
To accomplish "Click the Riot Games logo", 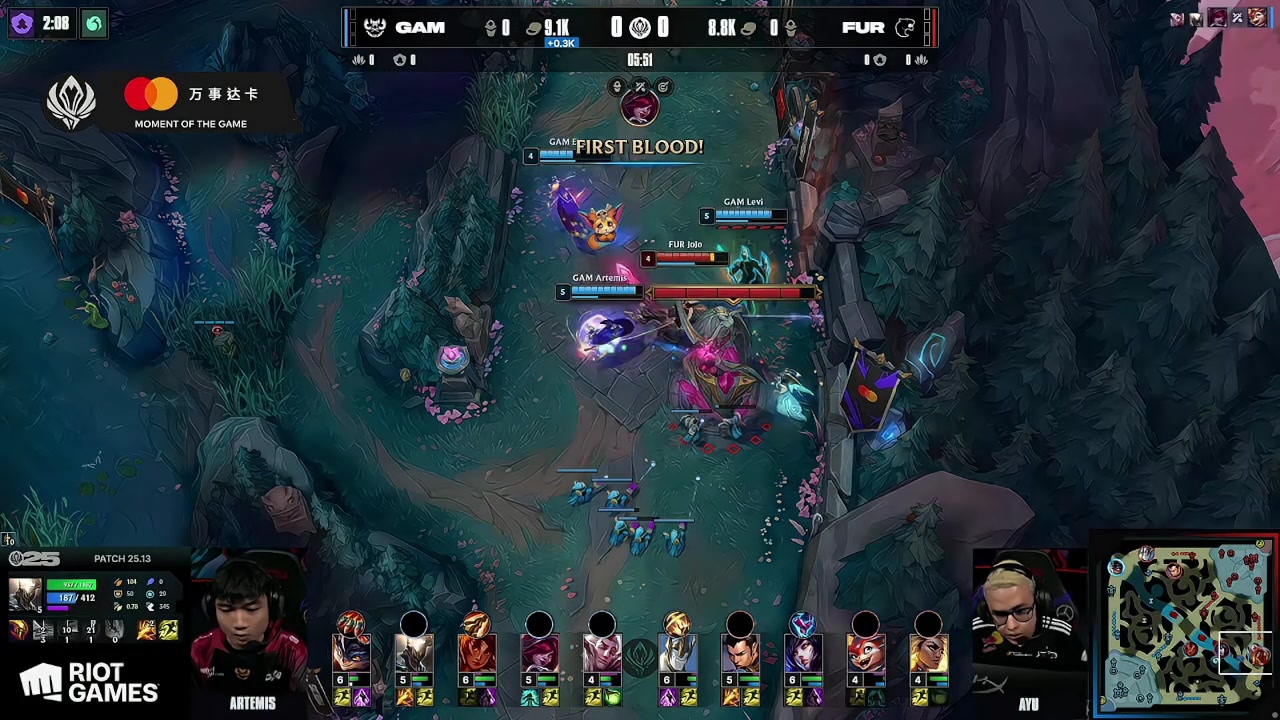I will [90, 683].
